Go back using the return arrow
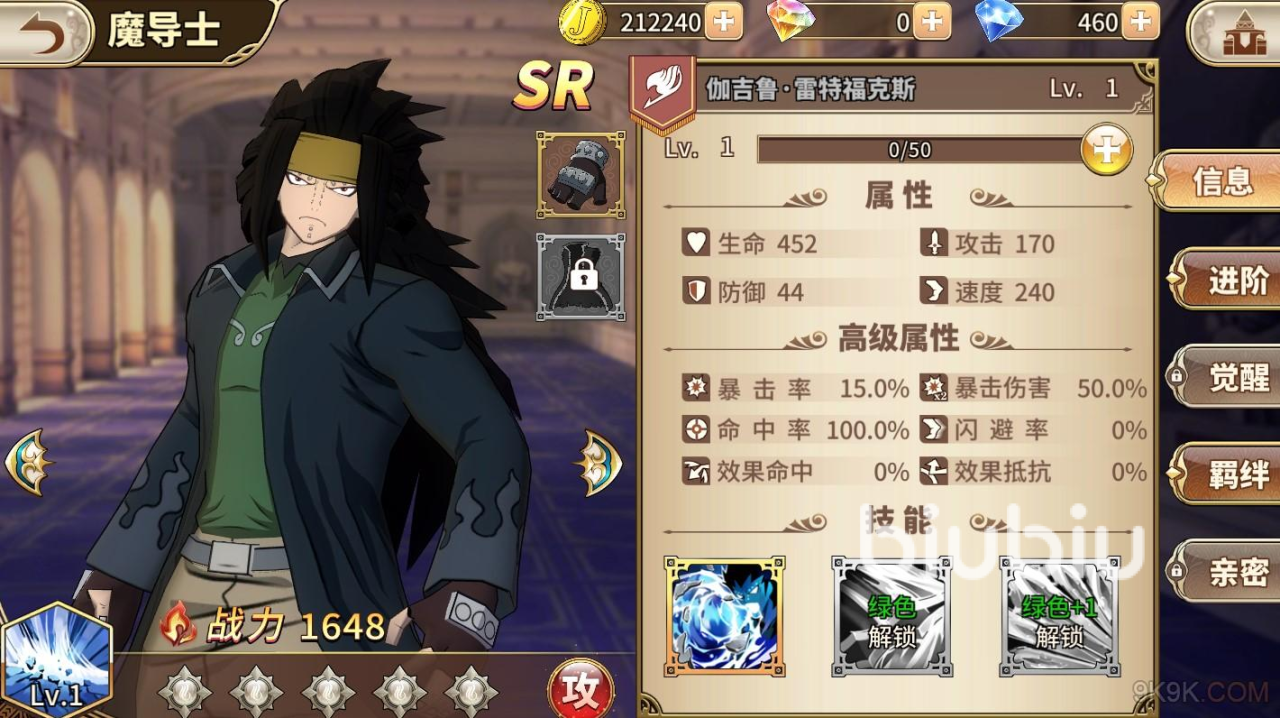Screen dimensions: 1280x718 pyautogui.click(x=42, y=32)
